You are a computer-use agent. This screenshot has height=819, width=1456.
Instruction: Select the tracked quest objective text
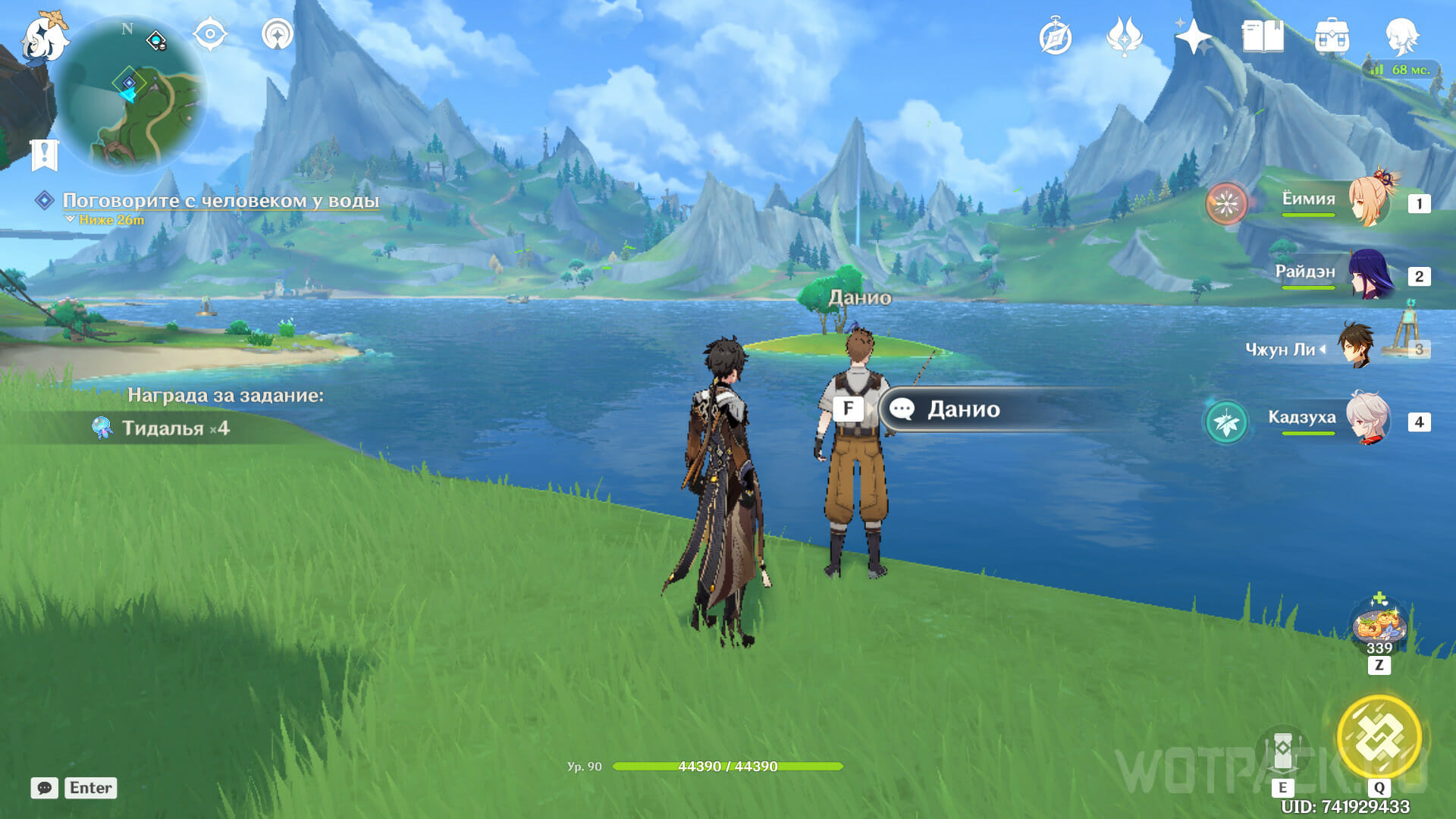pos(221,200)
